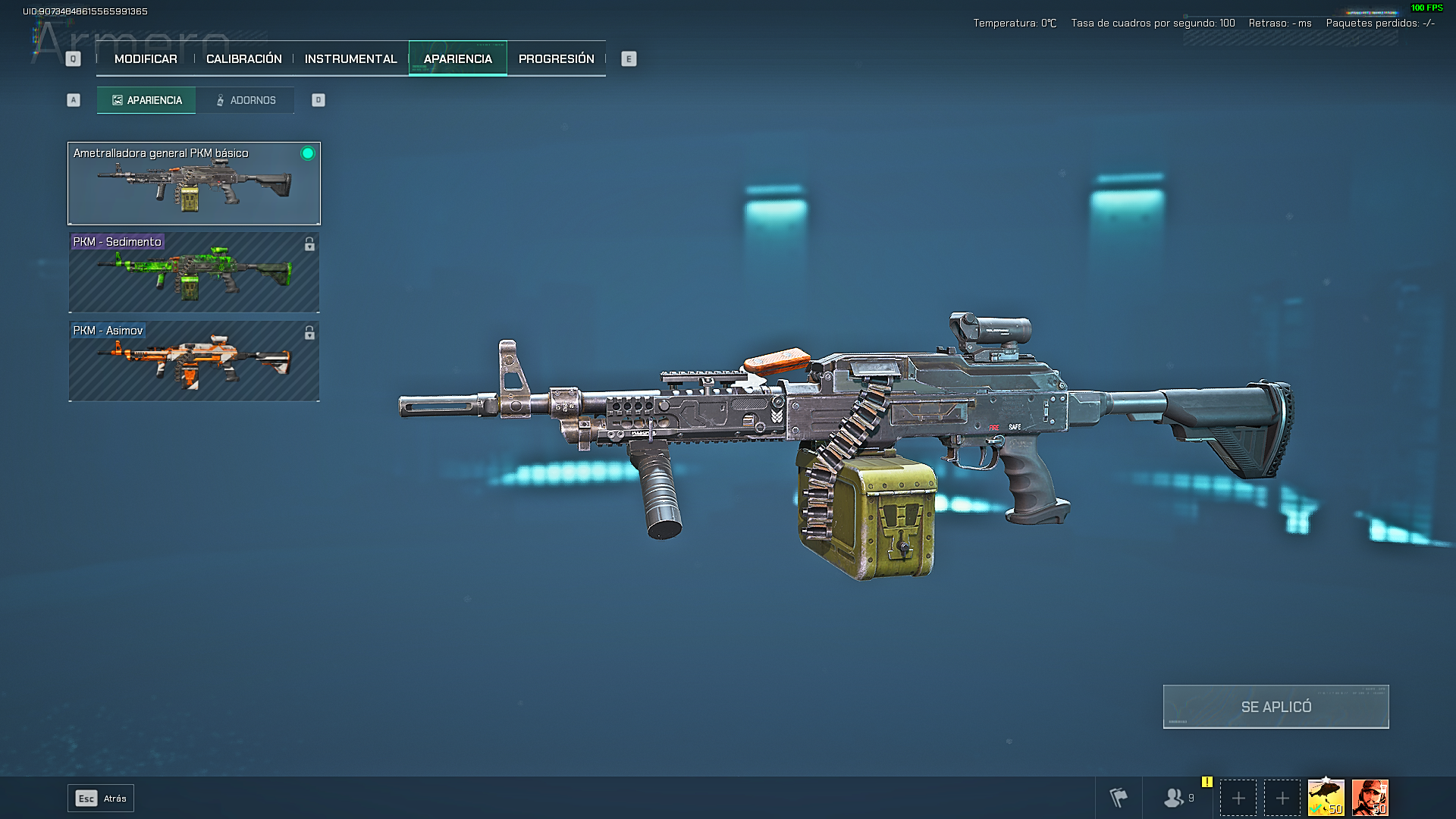1456x819 pixels.
Task: Select the helicopter charm icon marked 50
Action: 1328,798
